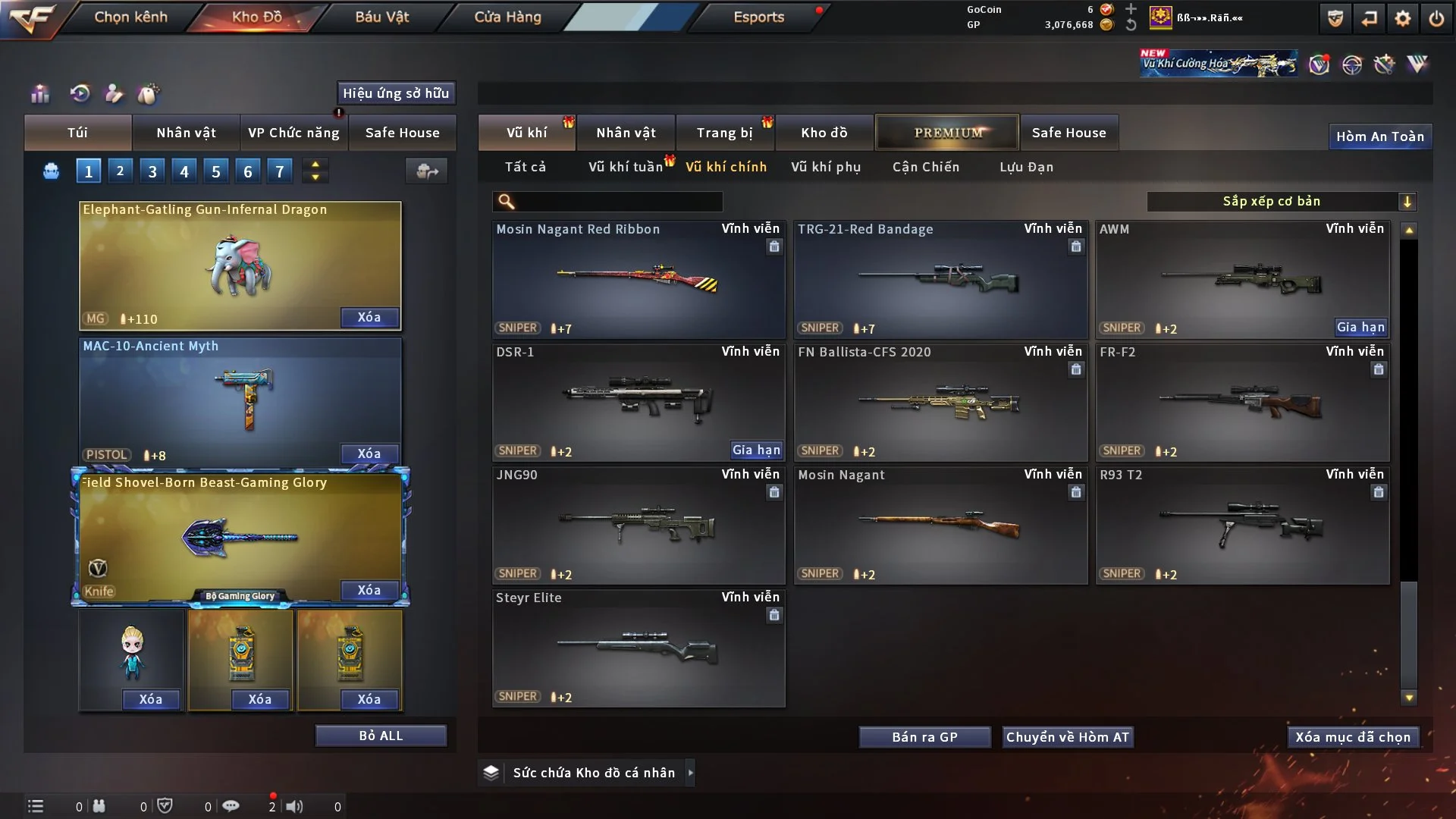Open the PREMIUM inventory tab
Image resolution: width=1456 pixels, height=819 pixels.
pos(948,133)
